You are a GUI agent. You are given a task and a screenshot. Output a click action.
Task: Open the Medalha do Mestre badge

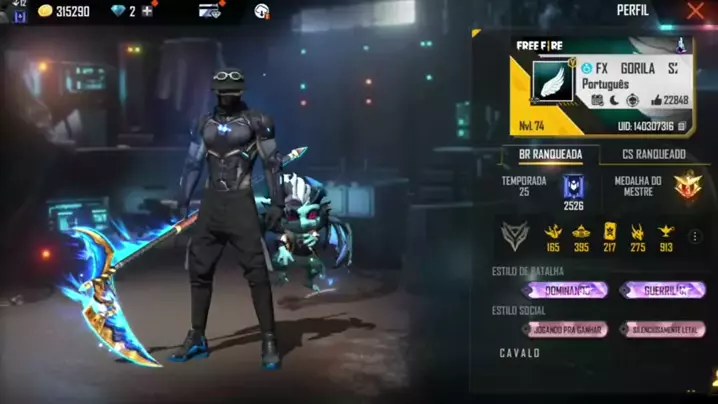point(687,186)
